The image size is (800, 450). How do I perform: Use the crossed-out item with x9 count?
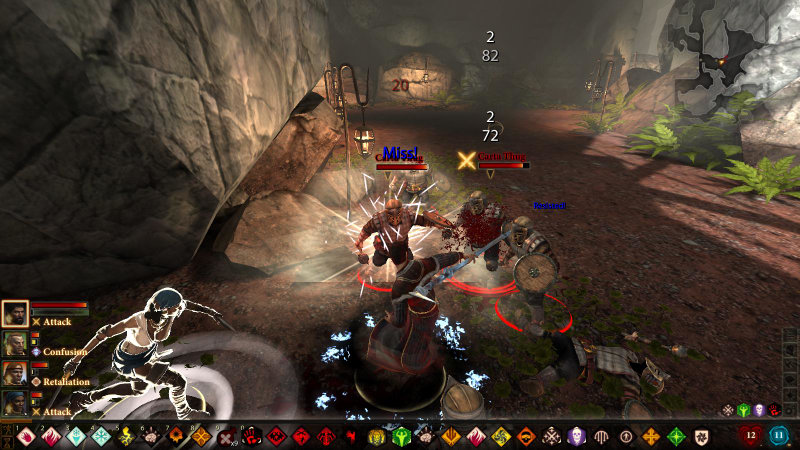[x=227, y=436]
